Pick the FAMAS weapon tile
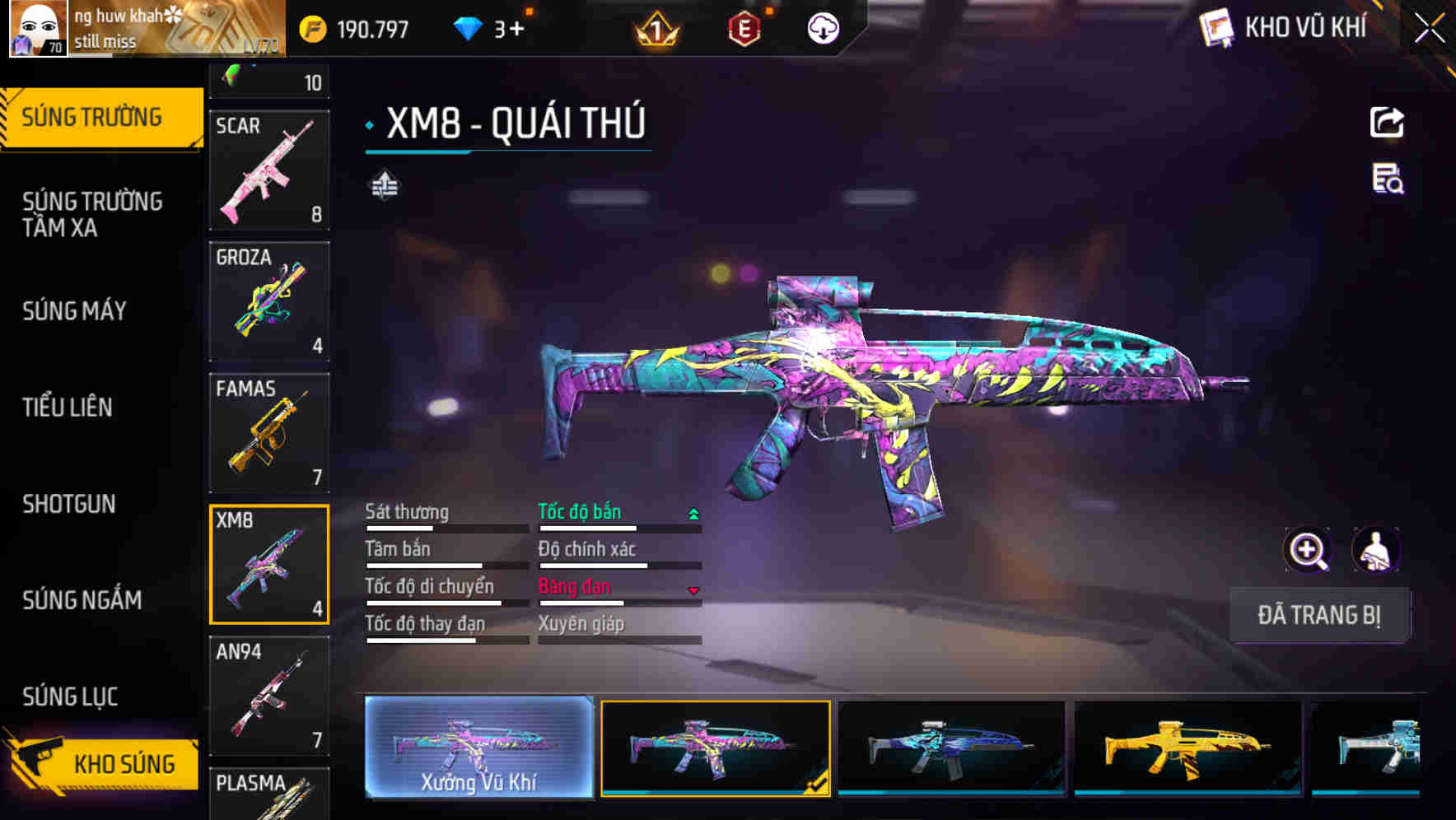 coord(269,433)
